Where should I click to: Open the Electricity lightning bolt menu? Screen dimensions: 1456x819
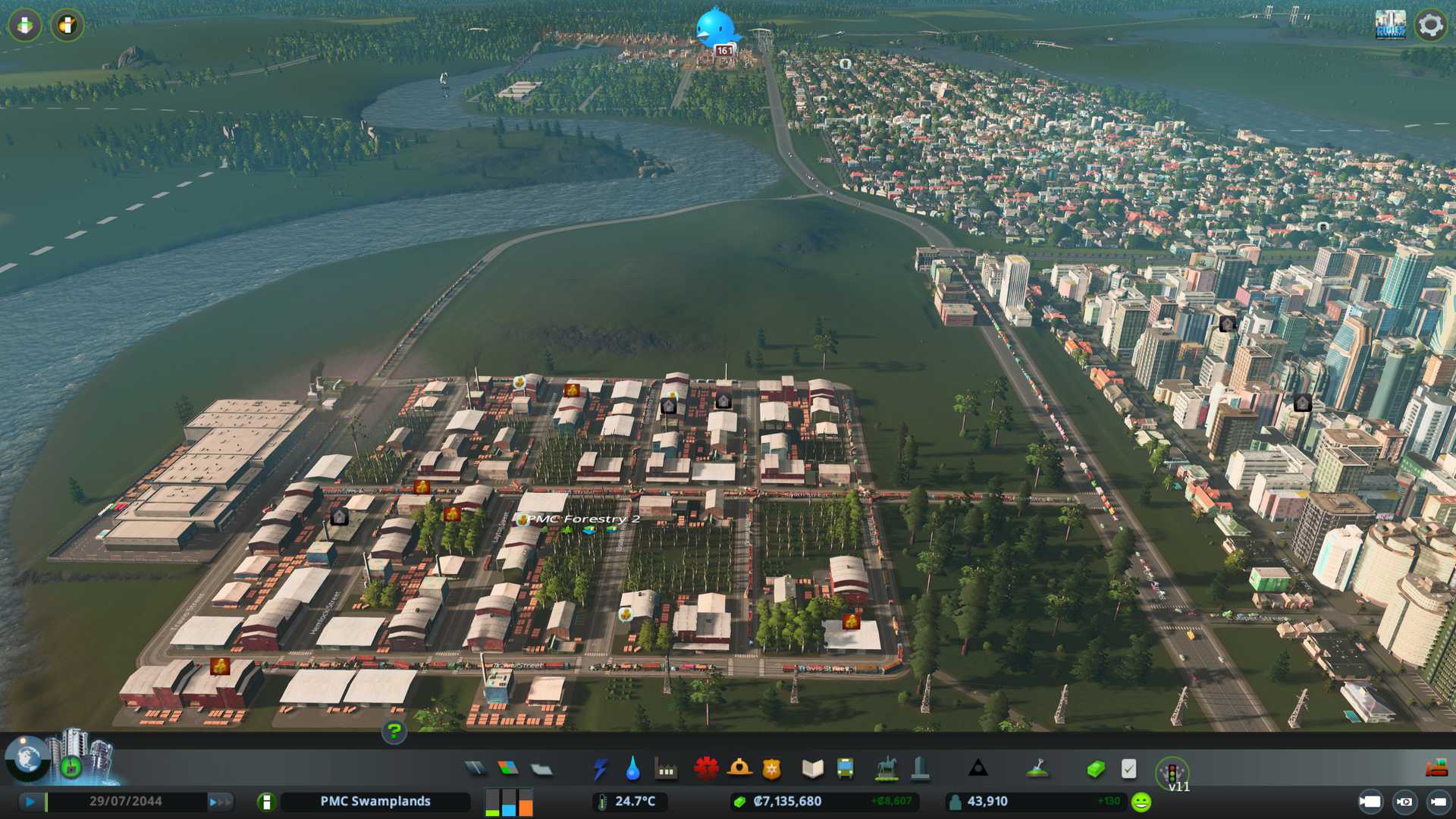600,769
